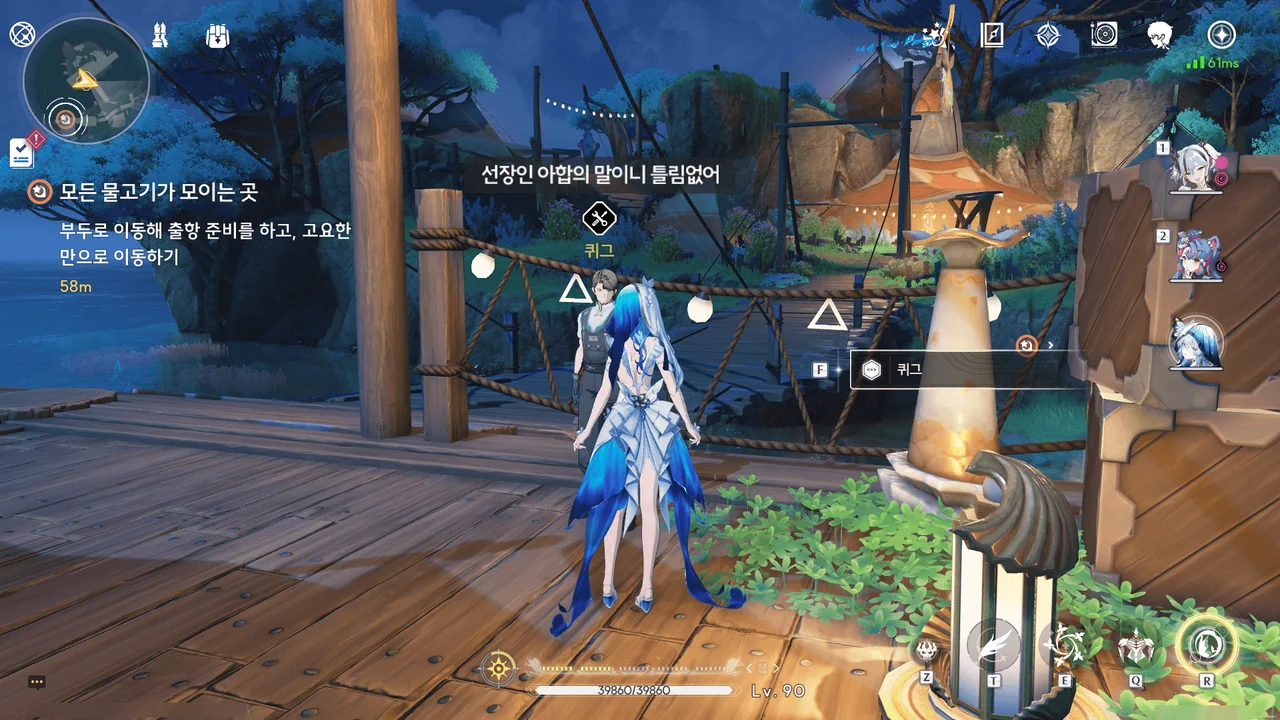Screen dimensions: 1280x720
Task: Activate the resonance skill icon labeled E
Action: point(1063,647)
